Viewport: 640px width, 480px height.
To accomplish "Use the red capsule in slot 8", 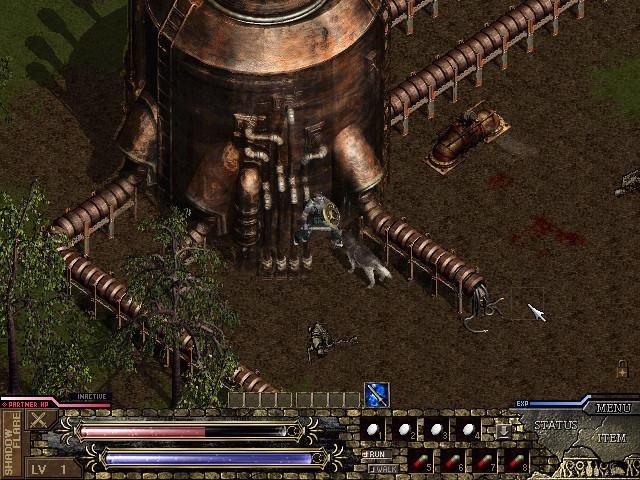I will tap(516, 461).
